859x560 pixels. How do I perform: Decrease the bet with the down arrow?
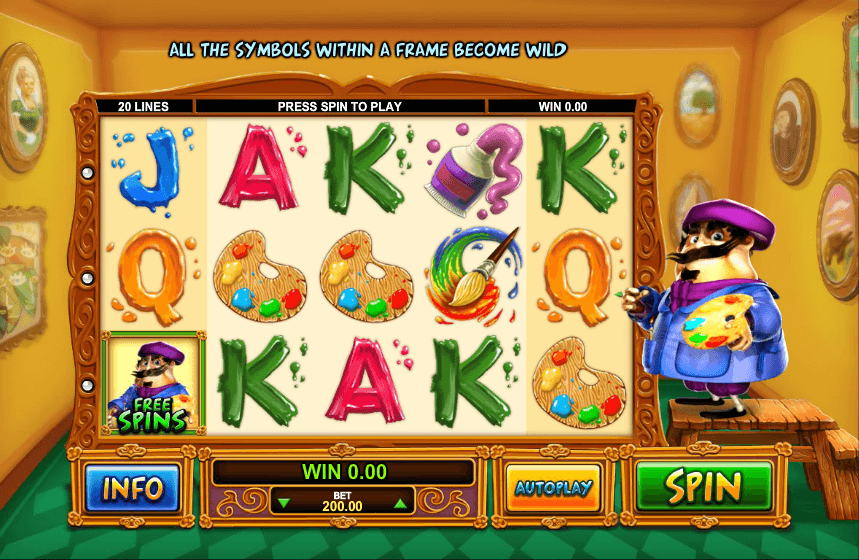click(285, 503)
